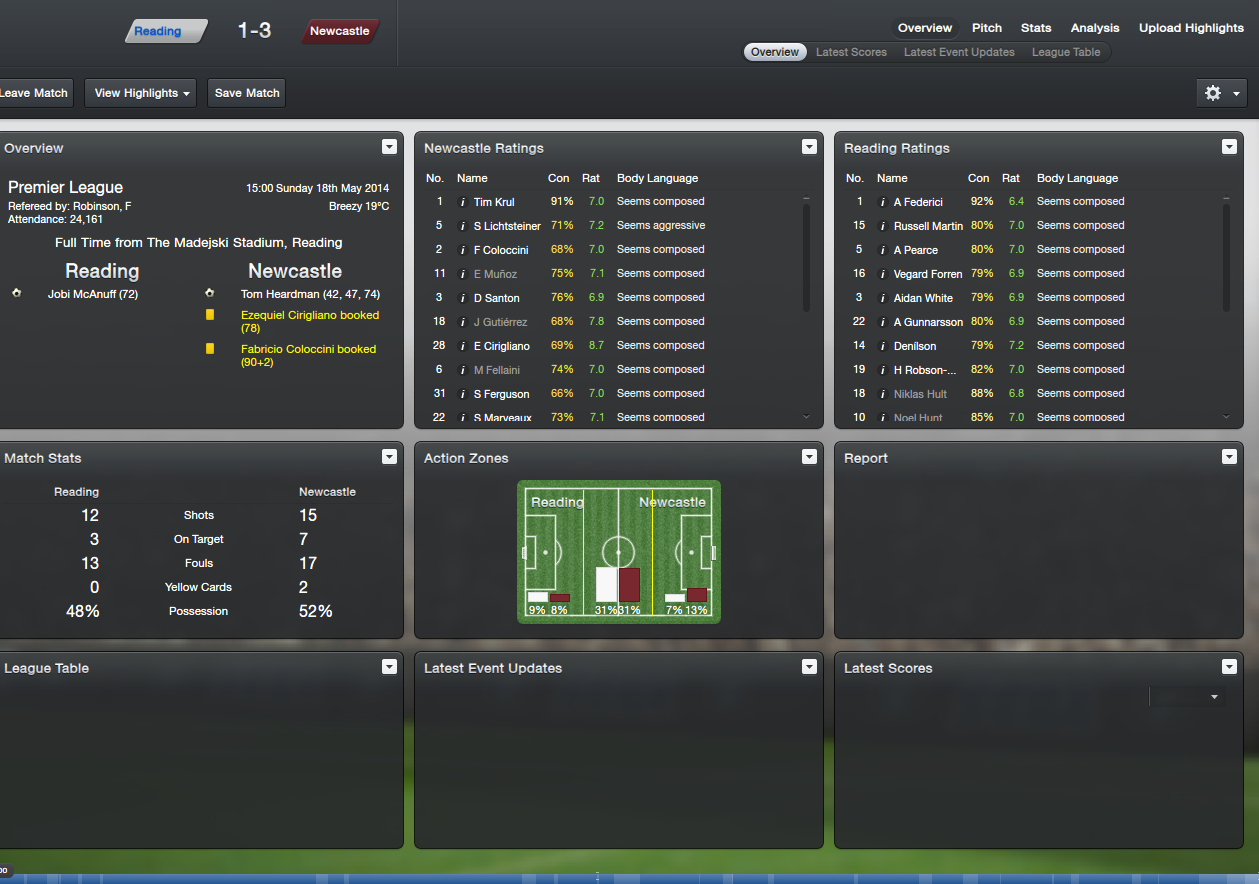Viewport: 1259px width, 884px height.
Task: Leave the match
Action: tap(36, 93)
